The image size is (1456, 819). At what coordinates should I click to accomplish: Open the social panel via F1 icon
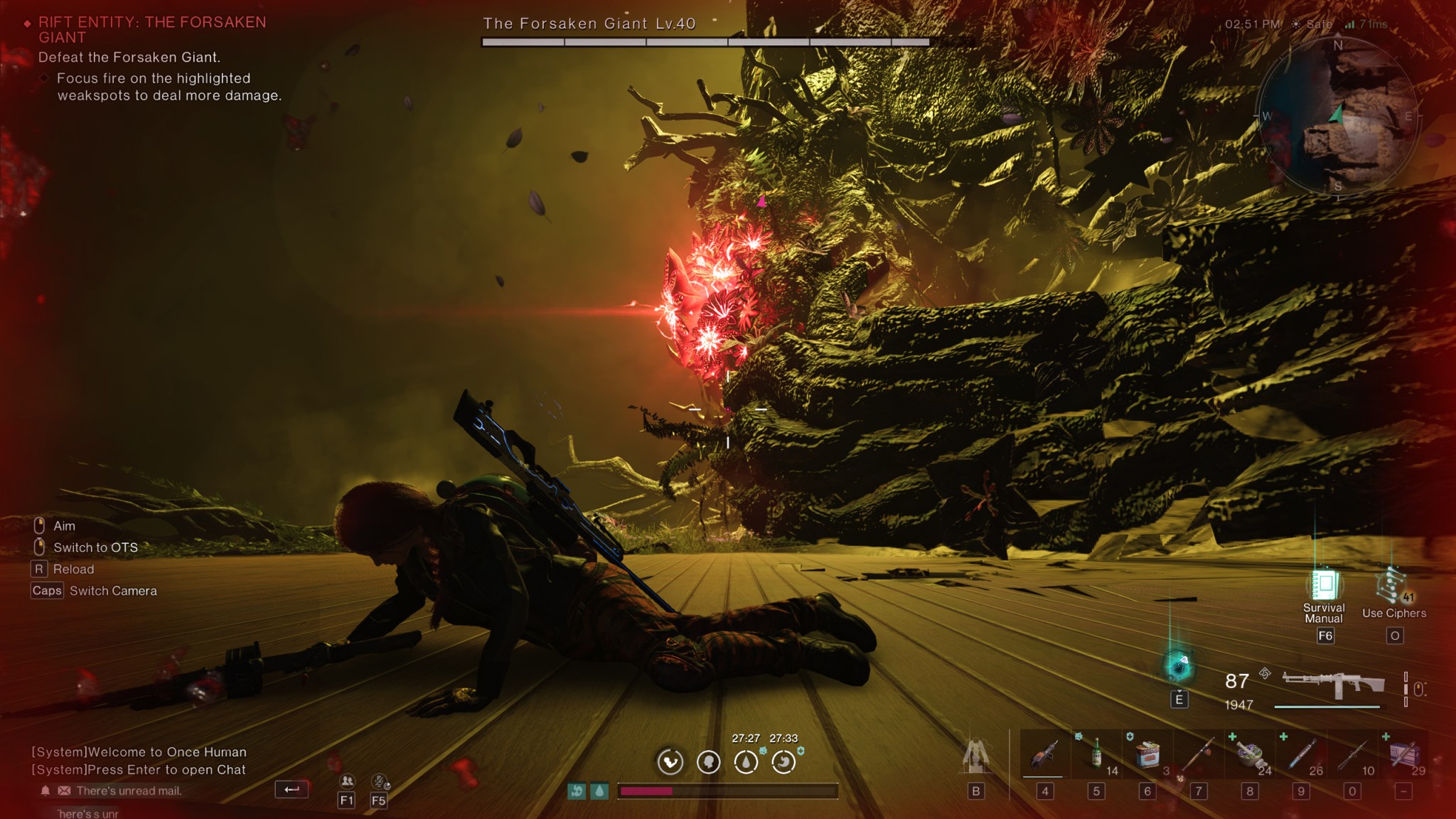348,782
